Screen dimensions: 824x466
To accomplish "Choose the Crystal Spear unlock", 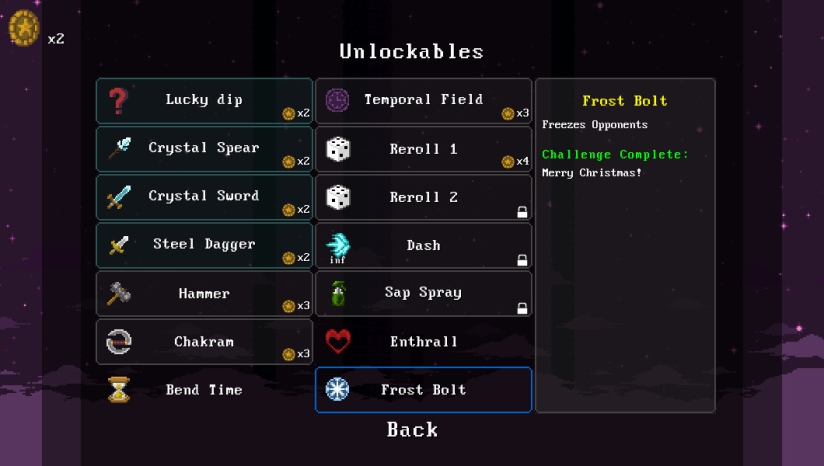I will pyautogui.click(x=204, y=148).
